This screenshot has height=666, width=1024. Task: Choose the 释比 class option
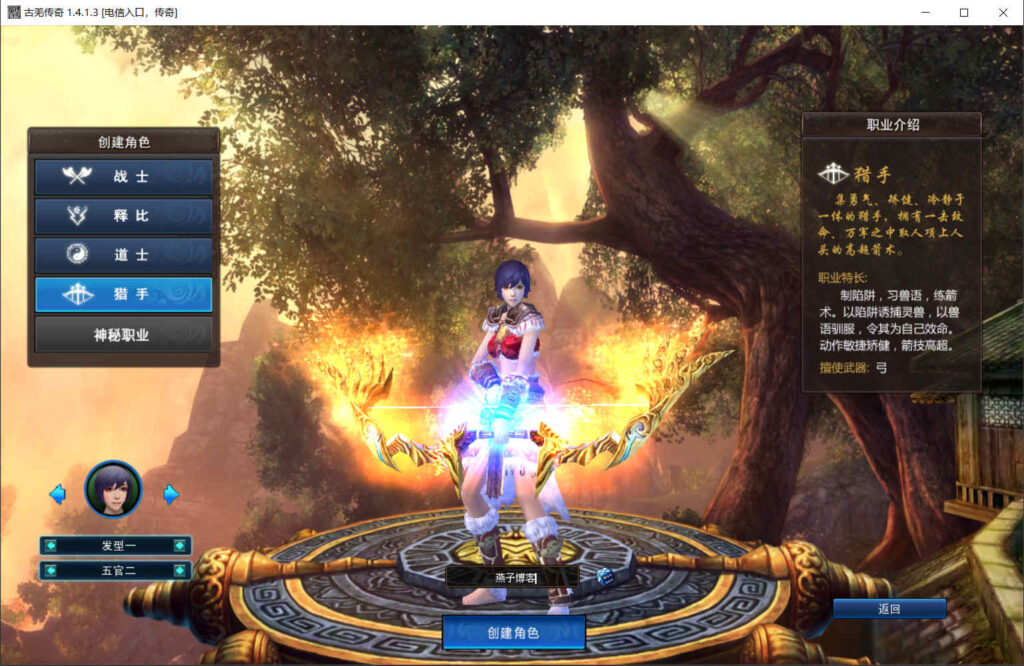pyautogui.click(x=123, y=216)
